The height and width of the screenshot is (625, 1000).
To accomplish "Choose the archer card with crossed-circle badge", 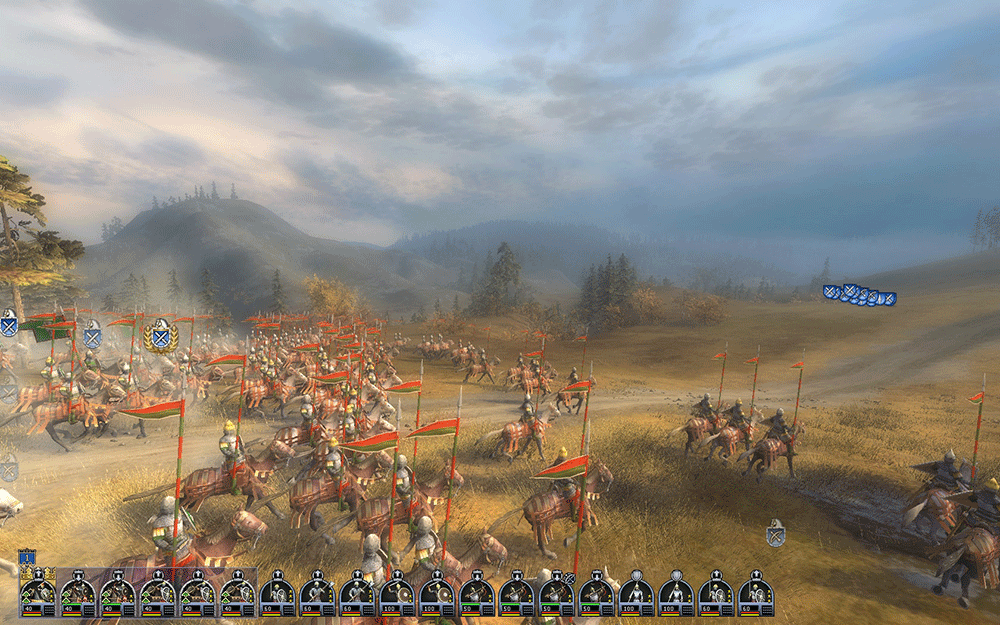I will 556,593.
